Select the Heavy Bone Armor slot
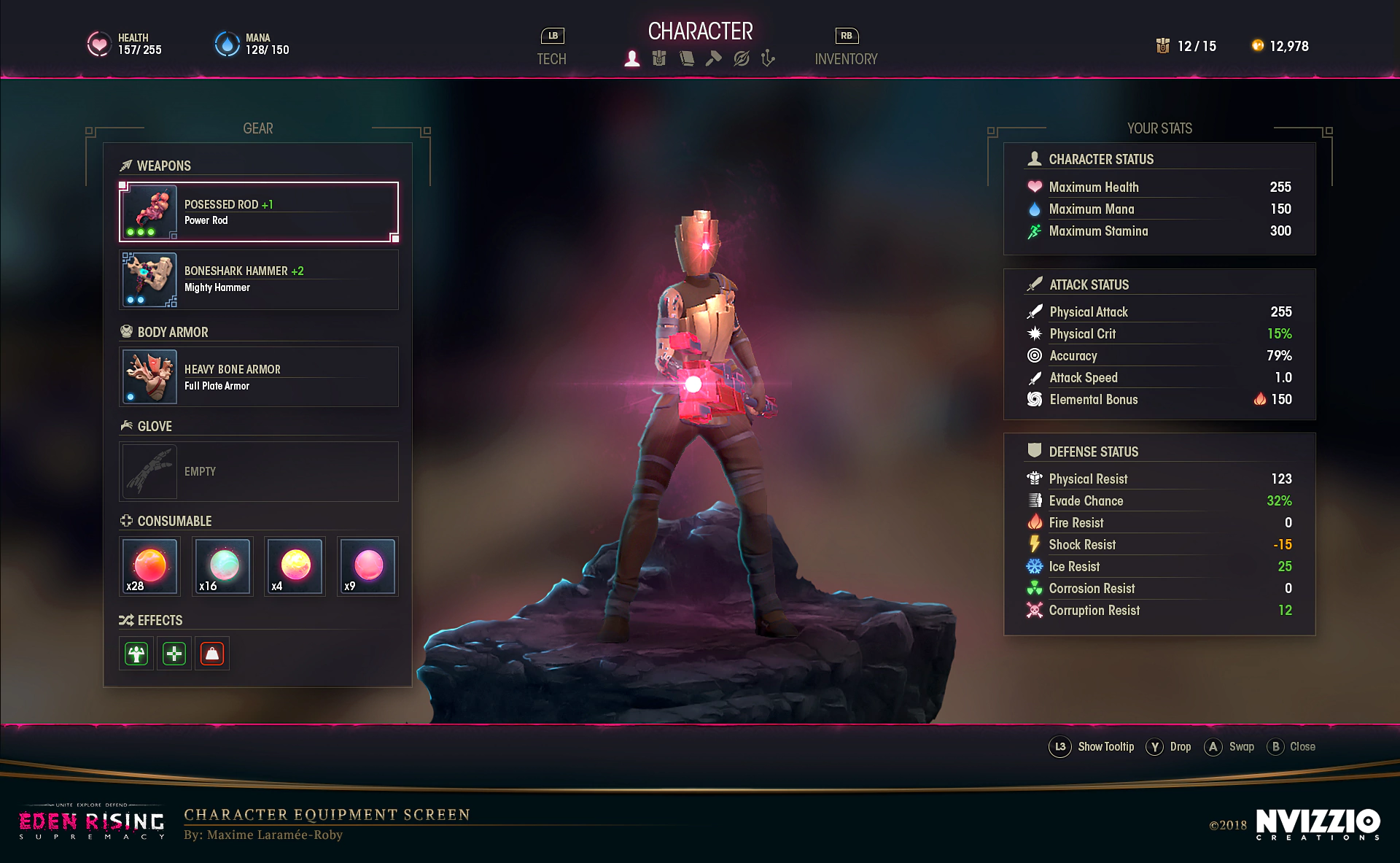 259,376
